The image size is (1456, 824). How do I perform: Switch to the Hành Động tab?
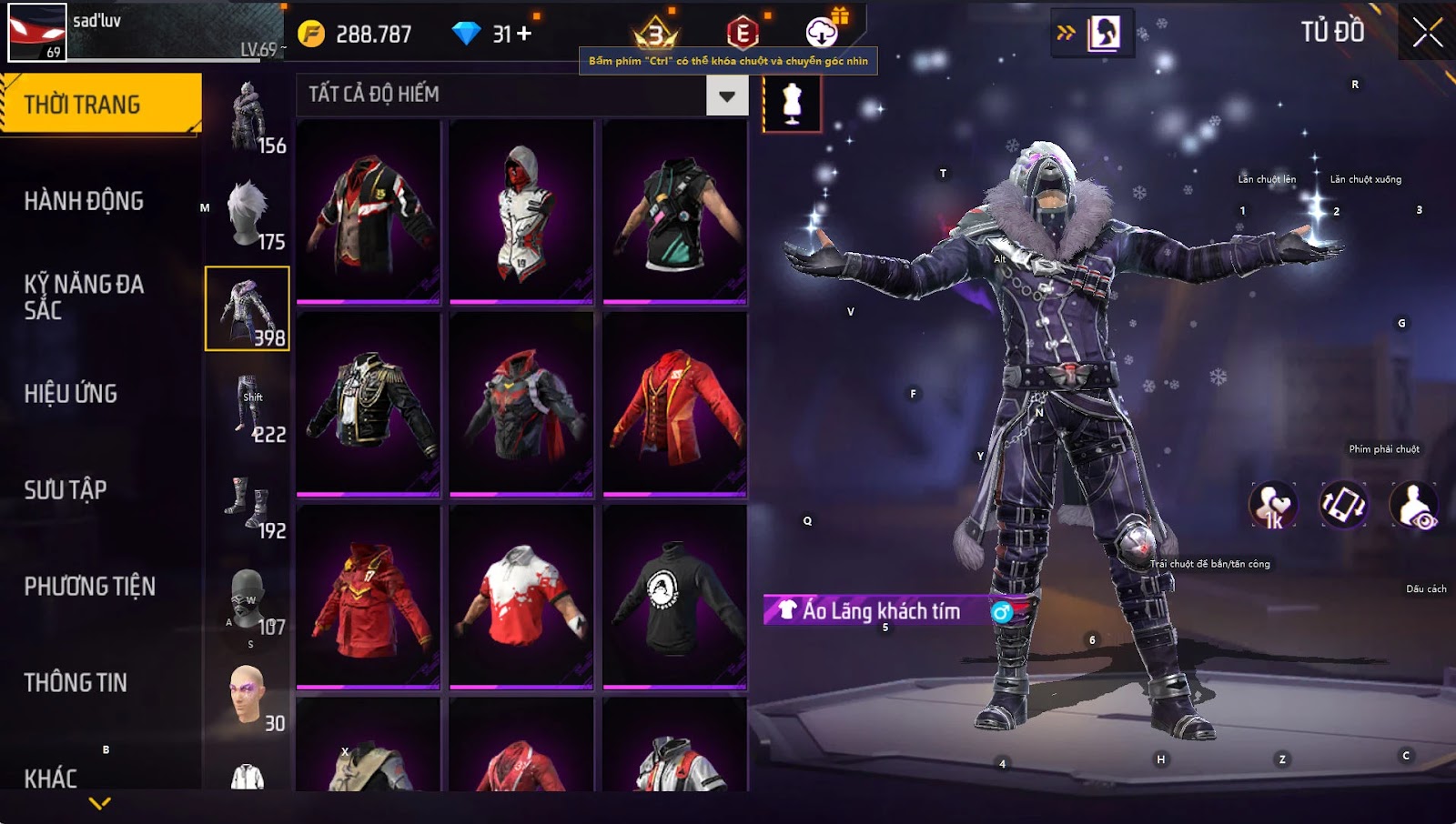(x=84, y=201)
